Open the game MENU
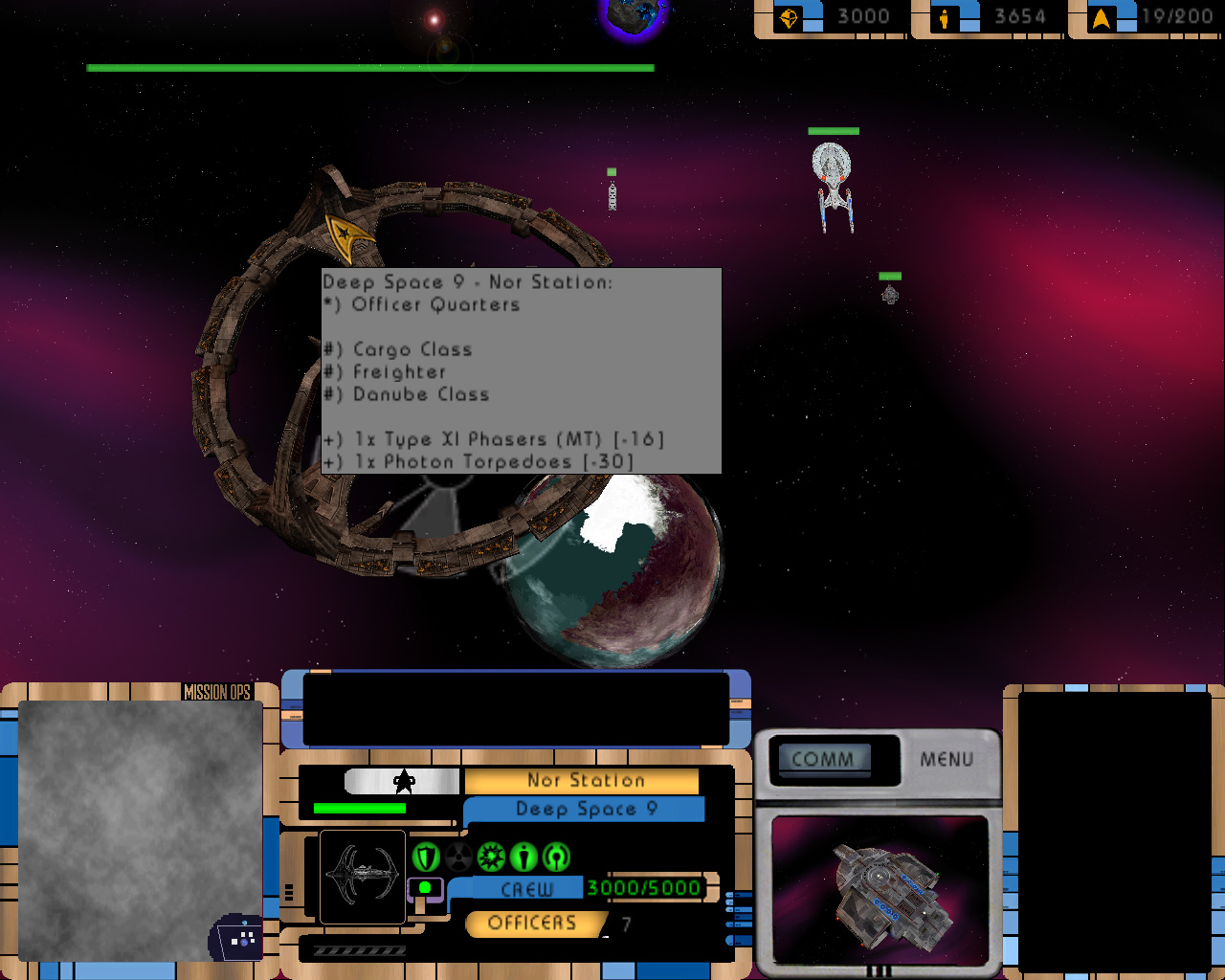The image size is (1225, 980). coord(947,759)
